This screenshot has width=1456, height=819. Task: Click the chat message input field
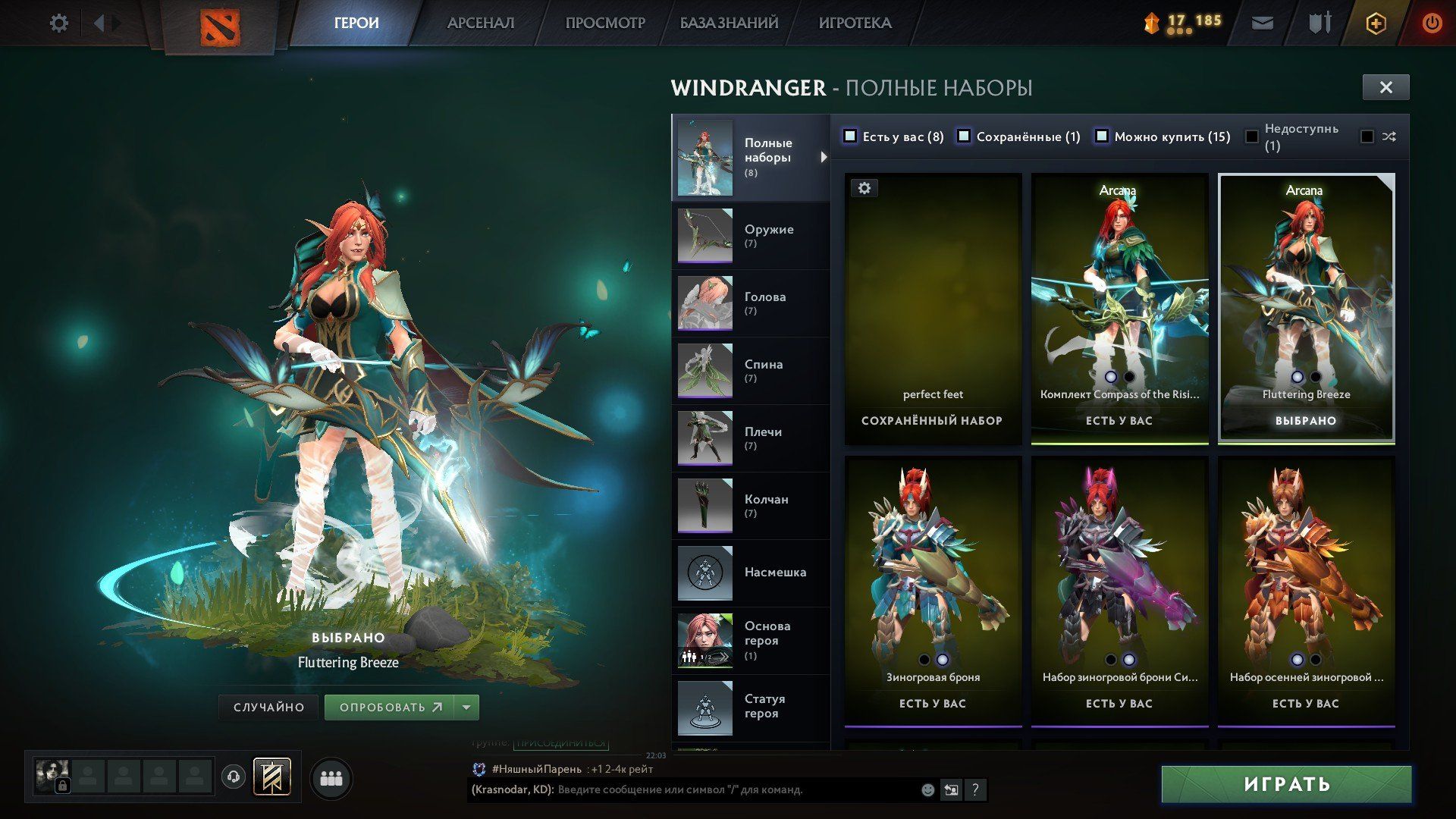(736, 790)
